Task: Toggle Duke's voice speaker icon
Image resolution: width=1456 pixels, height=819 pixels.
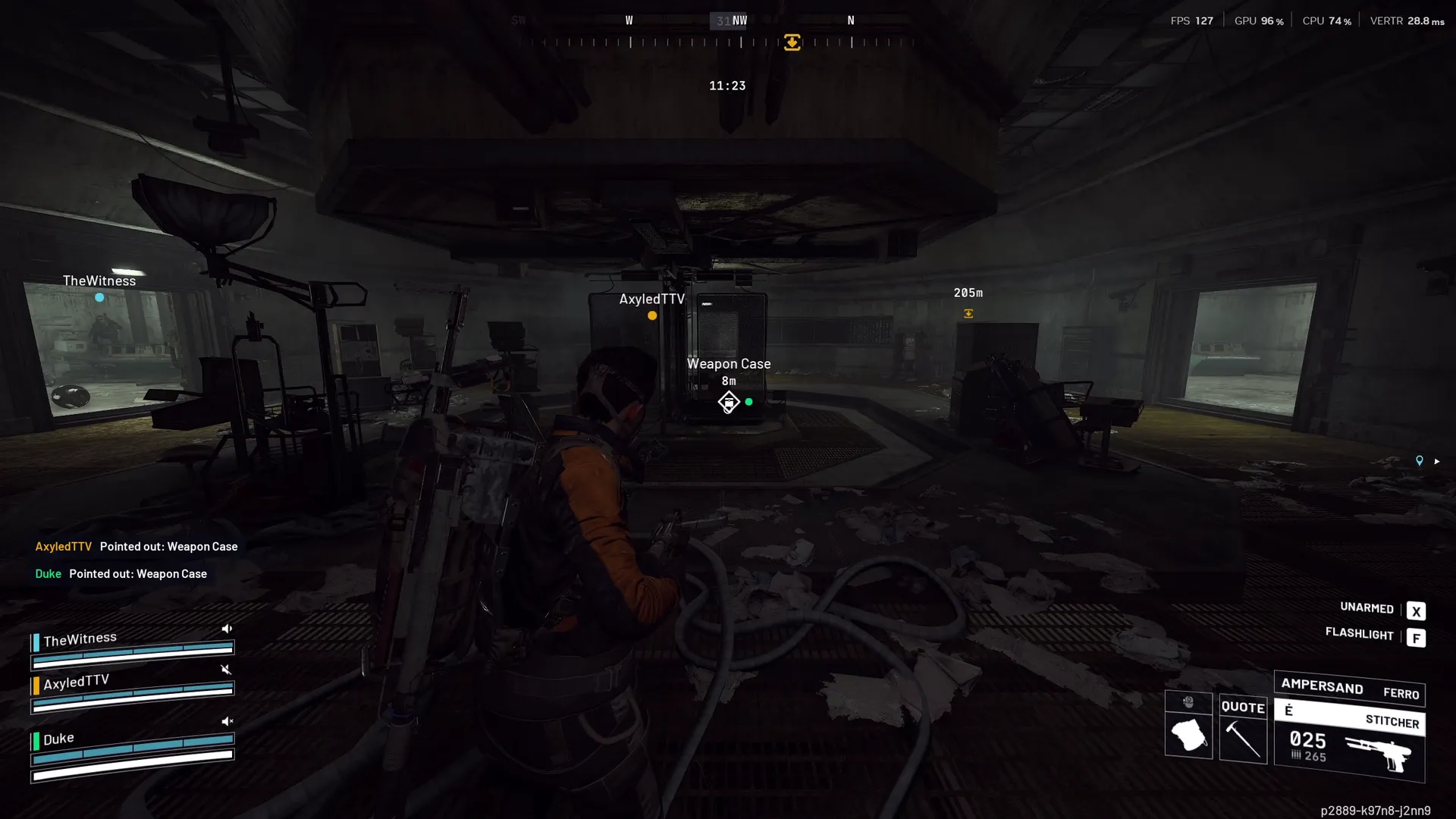Action: pyautogui.click(x=227, y=721)
